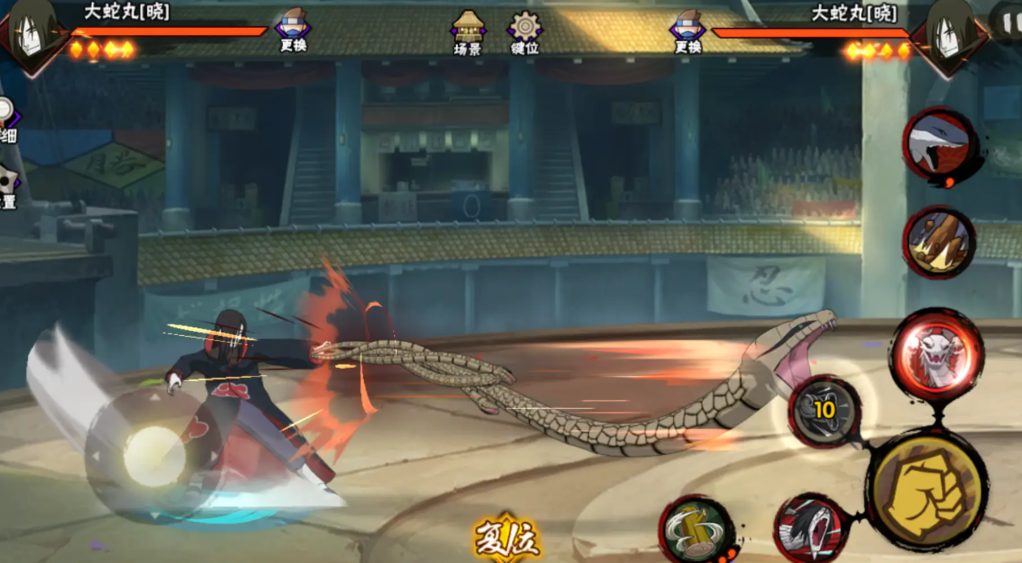Open the magnifier 详细 details button

point(6,118)
